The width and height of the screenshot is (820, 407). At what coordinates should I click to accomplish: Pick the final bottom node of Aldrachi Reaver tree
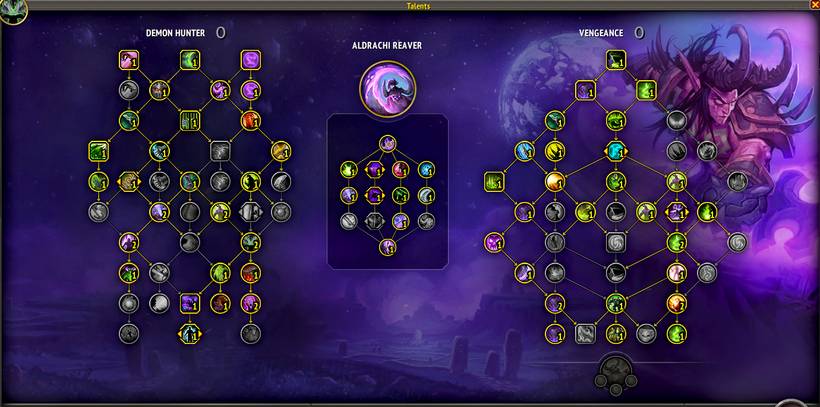coord(387,246)
